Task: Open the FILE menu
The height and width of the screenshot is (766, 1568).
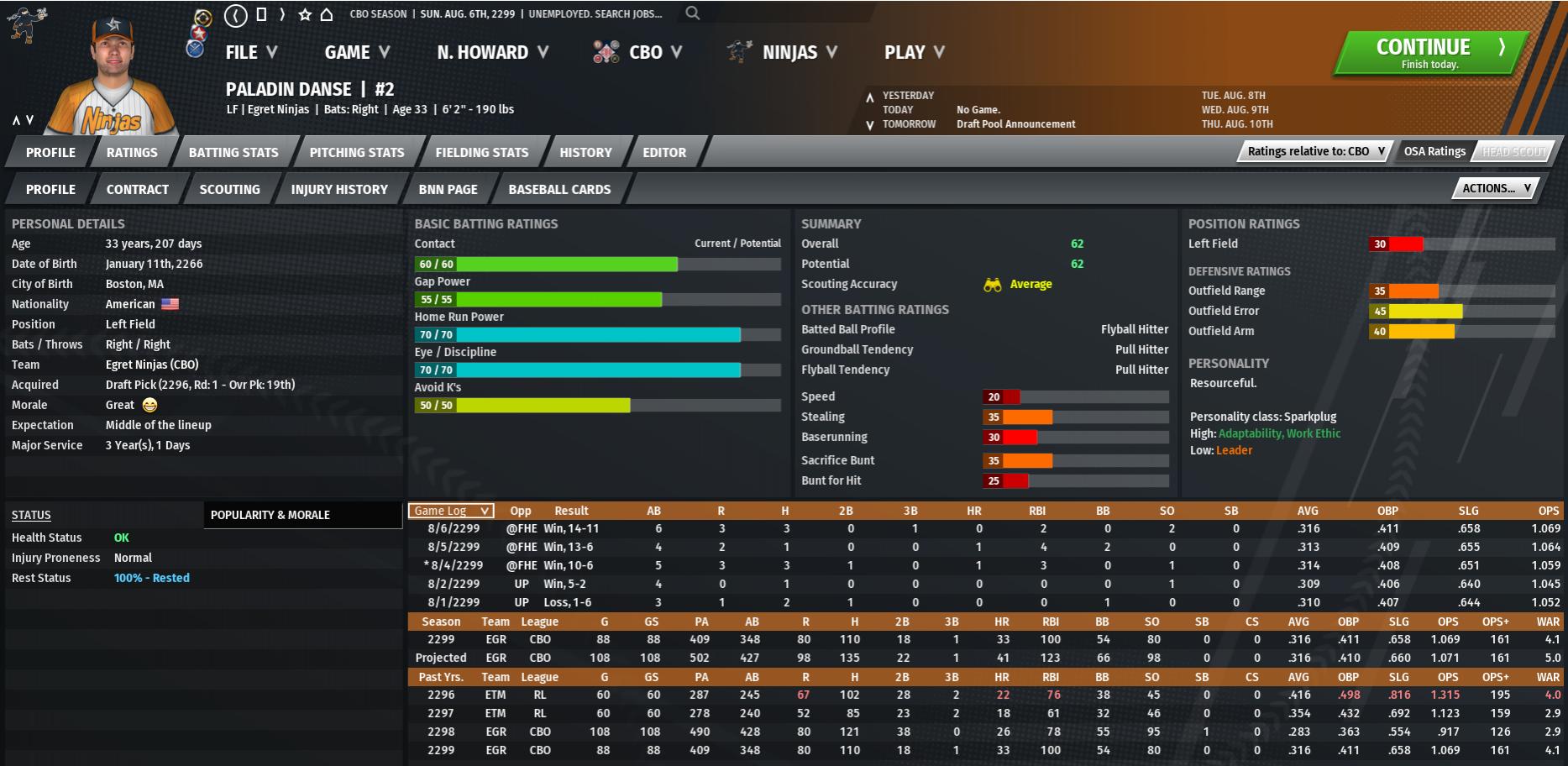Action: (250, 52)
